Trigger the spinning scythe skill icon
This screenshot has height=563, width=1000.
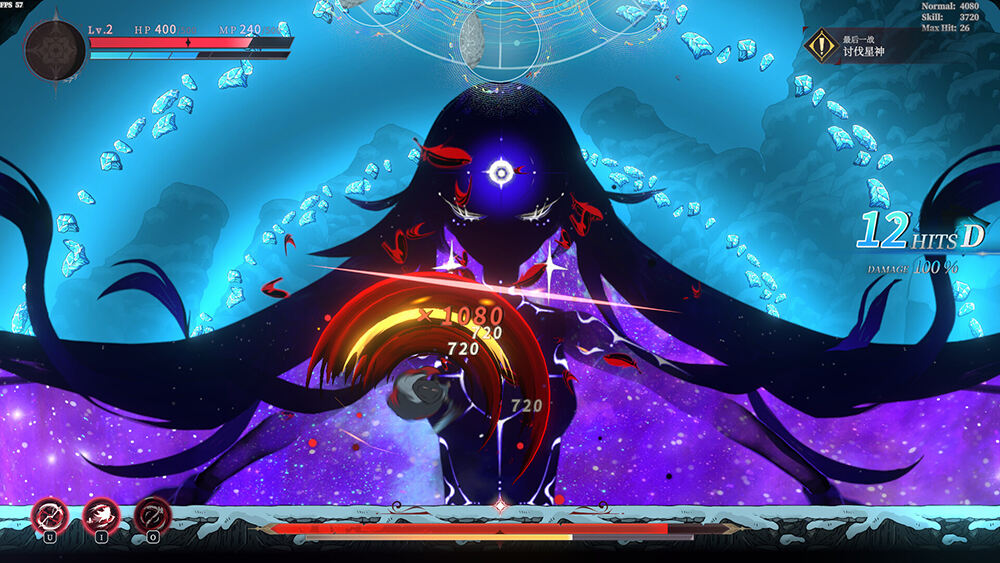152,516
